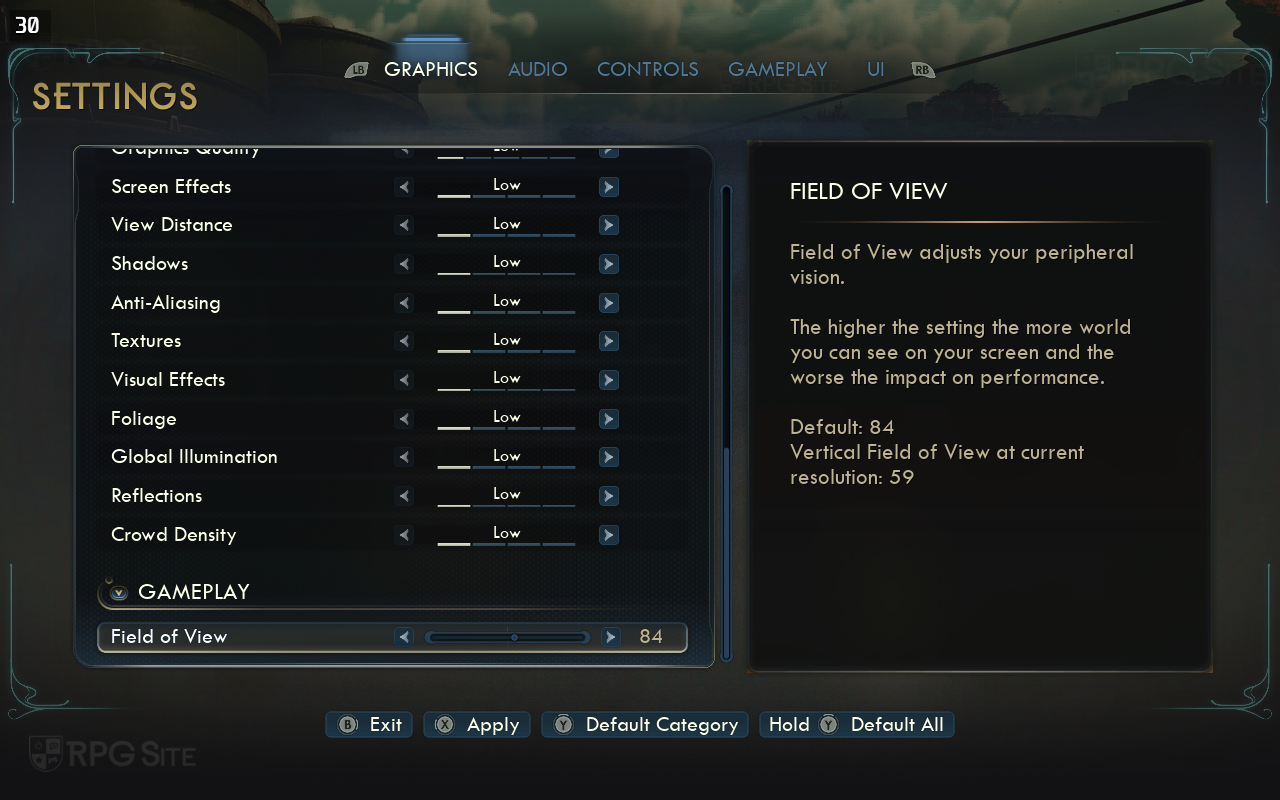Image resolution: width=1280 pixels, height=800 pixels.
Task: Lower Anti-Aliasing with its left arrow
Action: tap(404, 303)
